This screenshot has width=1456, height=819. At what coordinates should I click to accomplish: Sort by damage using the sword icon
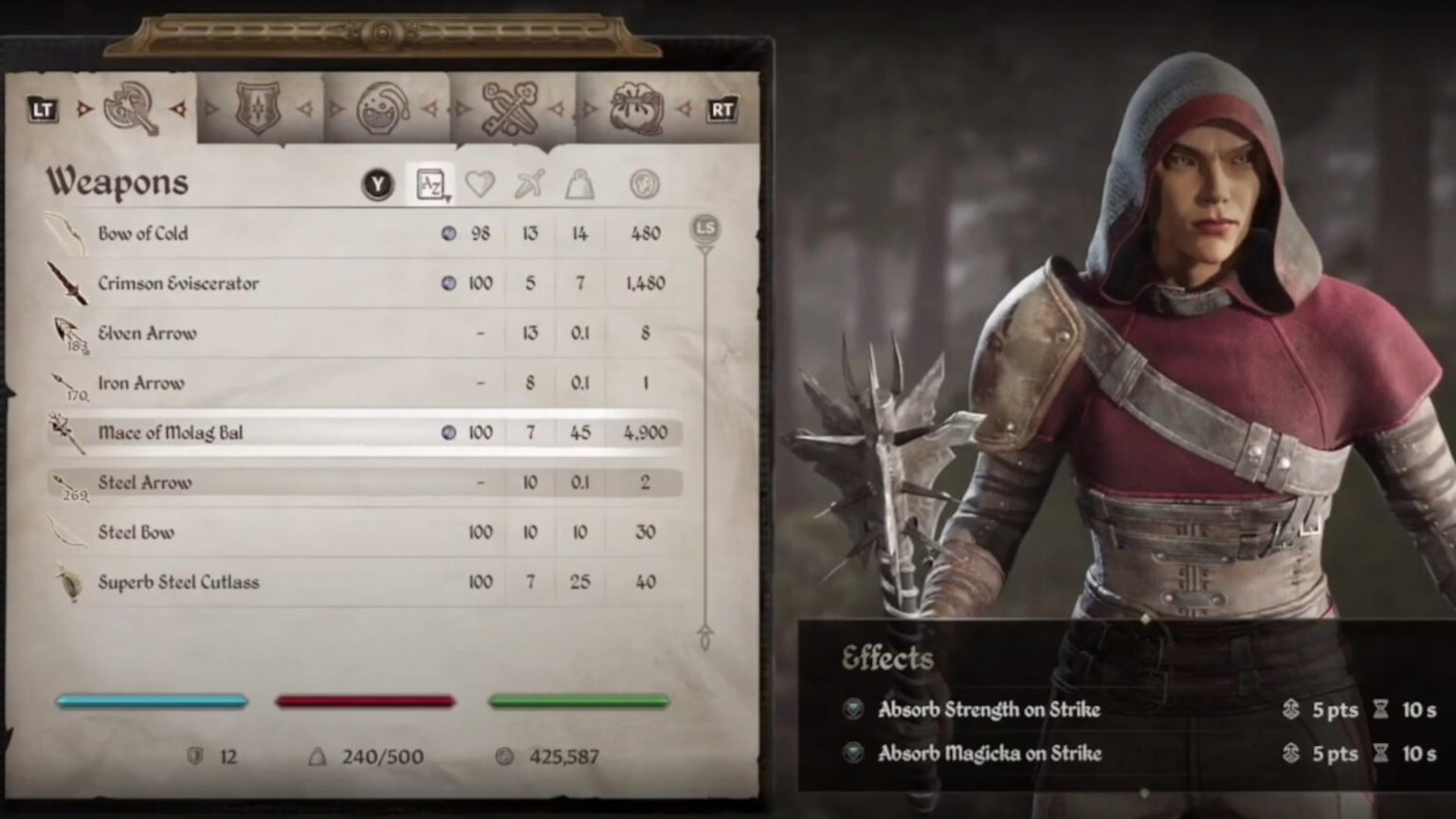[531, 184]
